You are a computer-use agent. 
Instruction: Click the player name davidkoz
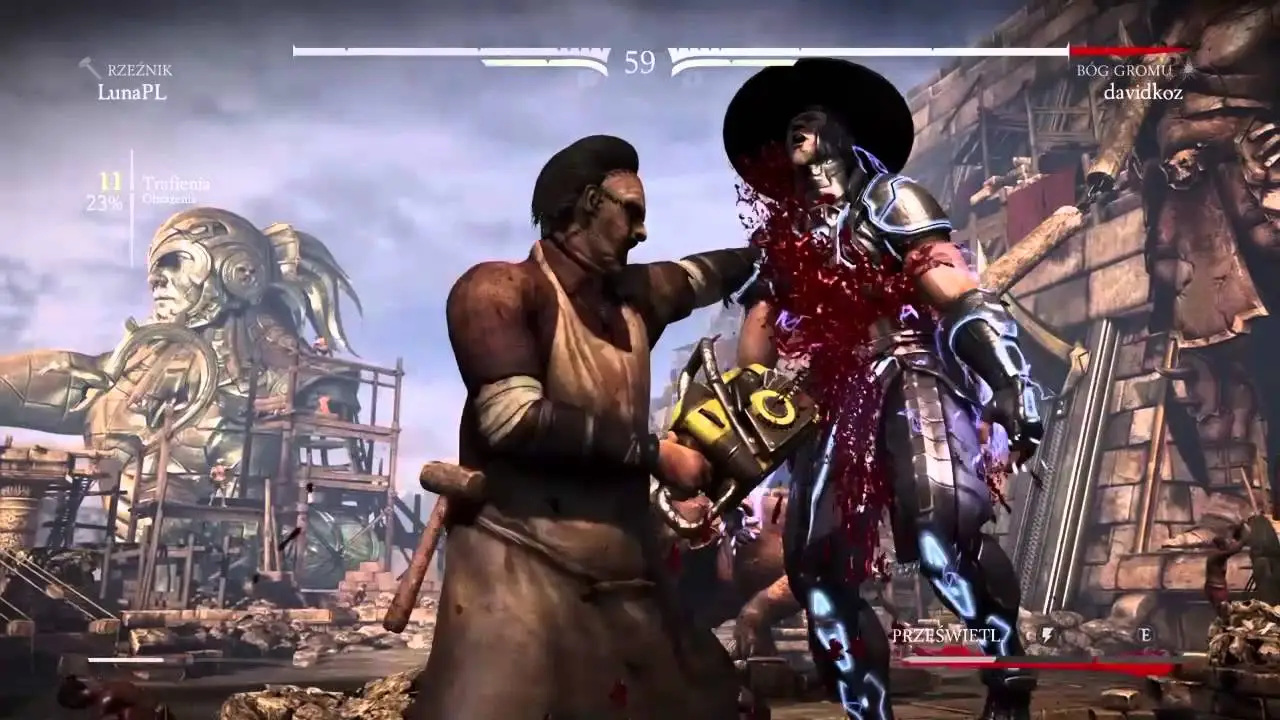pyautogui.click(x=1141, y=93)
